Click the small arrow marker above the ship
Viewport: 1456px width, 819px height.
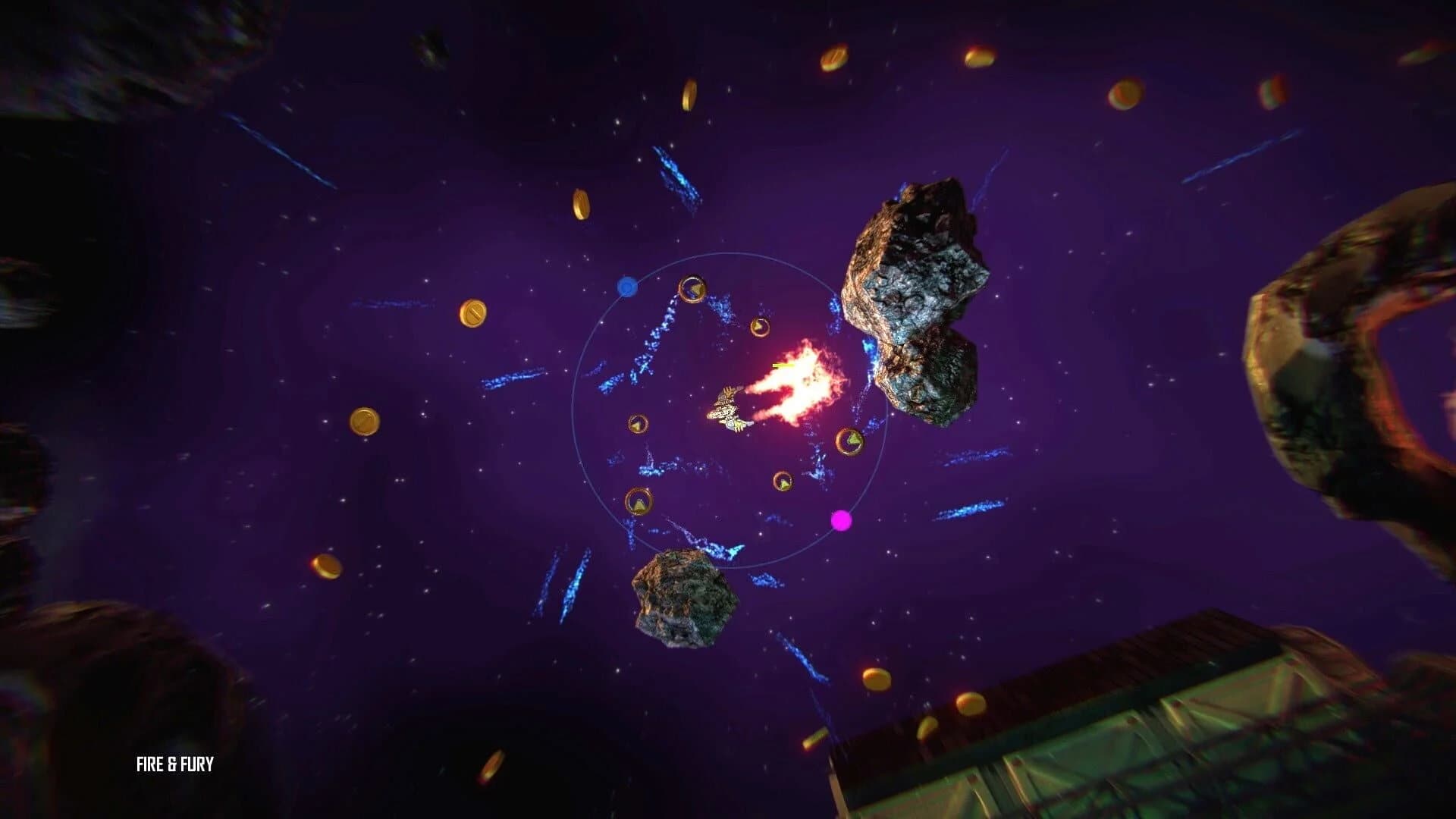761,326
